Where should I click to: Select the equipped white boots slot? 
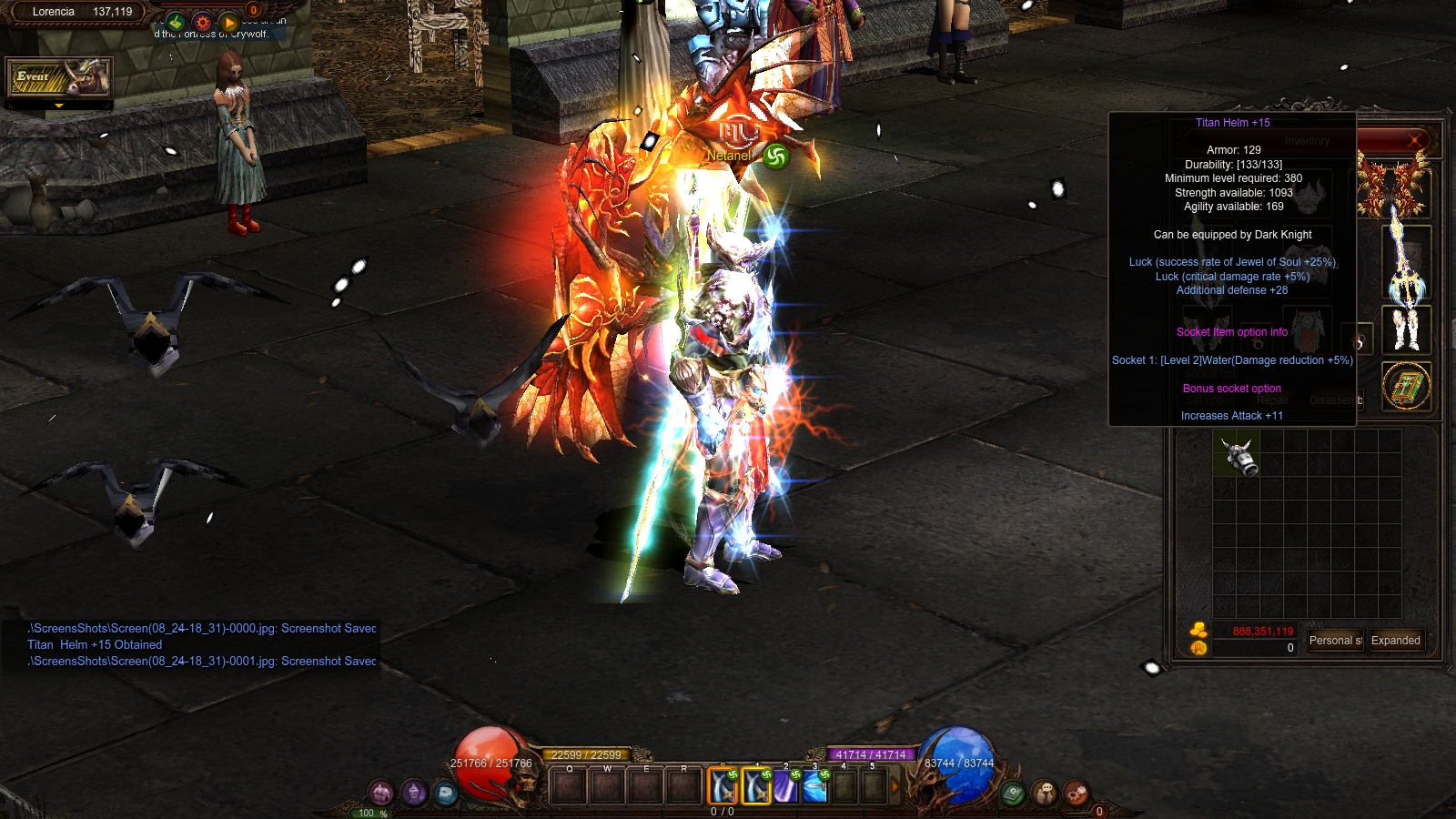(x=1406, y=329)
